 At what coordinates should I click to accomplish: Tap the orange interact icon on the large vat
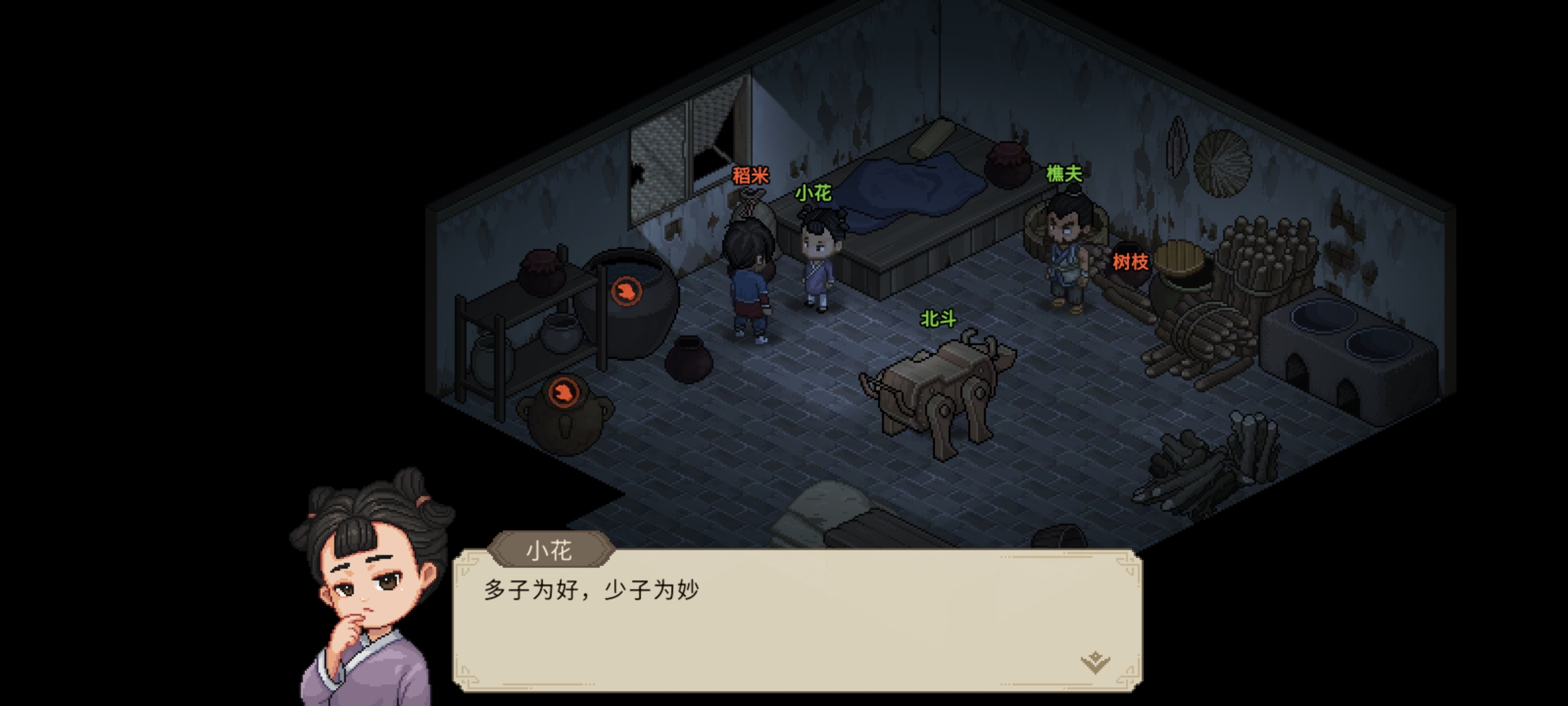coord(626,291)
